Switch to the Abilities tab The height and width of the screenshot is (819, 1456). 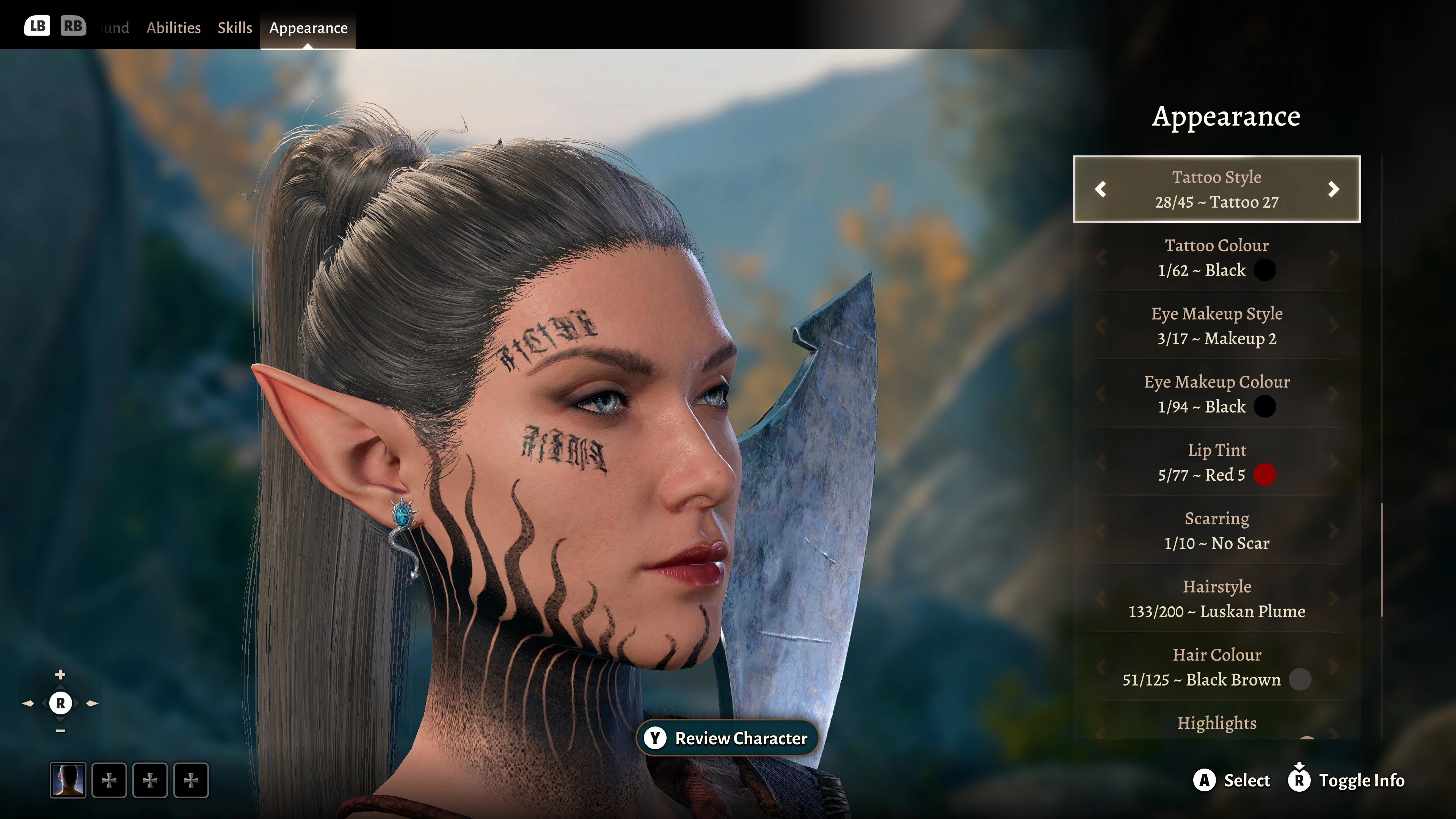click(x=173, y=28)
